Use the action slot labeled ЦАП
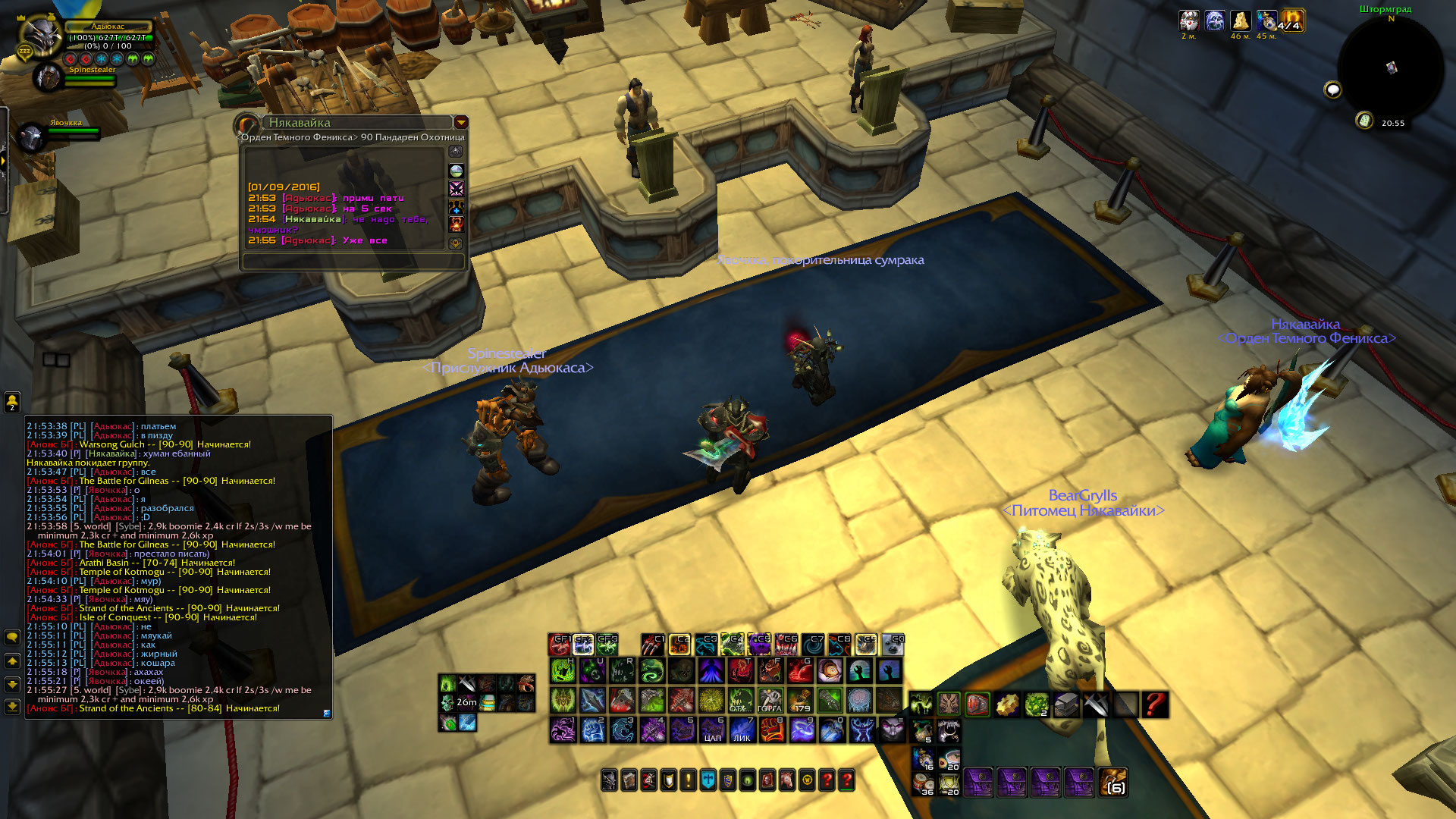This screenshot has width=1456, height=819. click(712, 730)
